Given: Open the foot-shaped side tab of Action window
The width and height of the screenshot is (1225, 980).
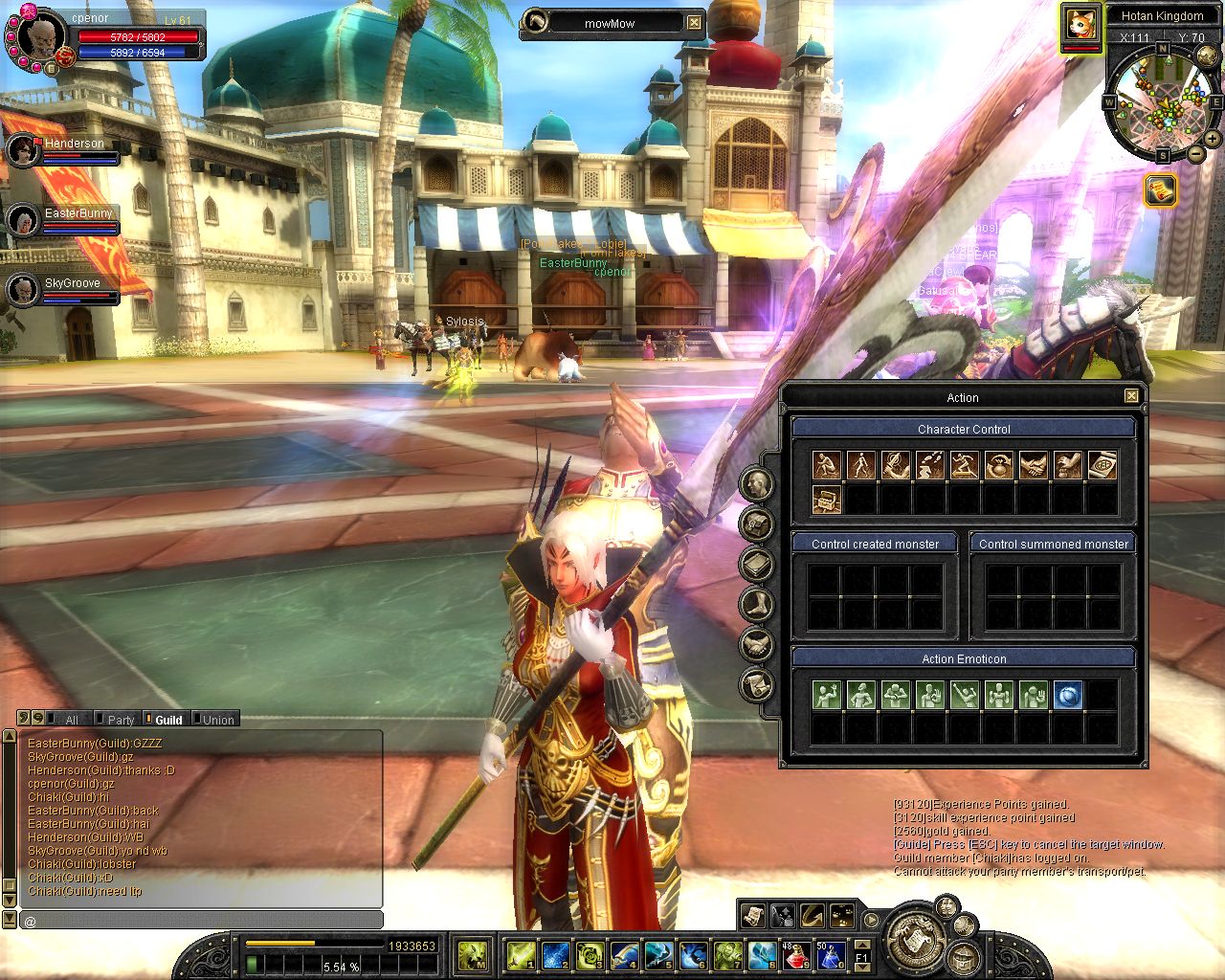Looking at the screenshot, I should pos(757,605).
